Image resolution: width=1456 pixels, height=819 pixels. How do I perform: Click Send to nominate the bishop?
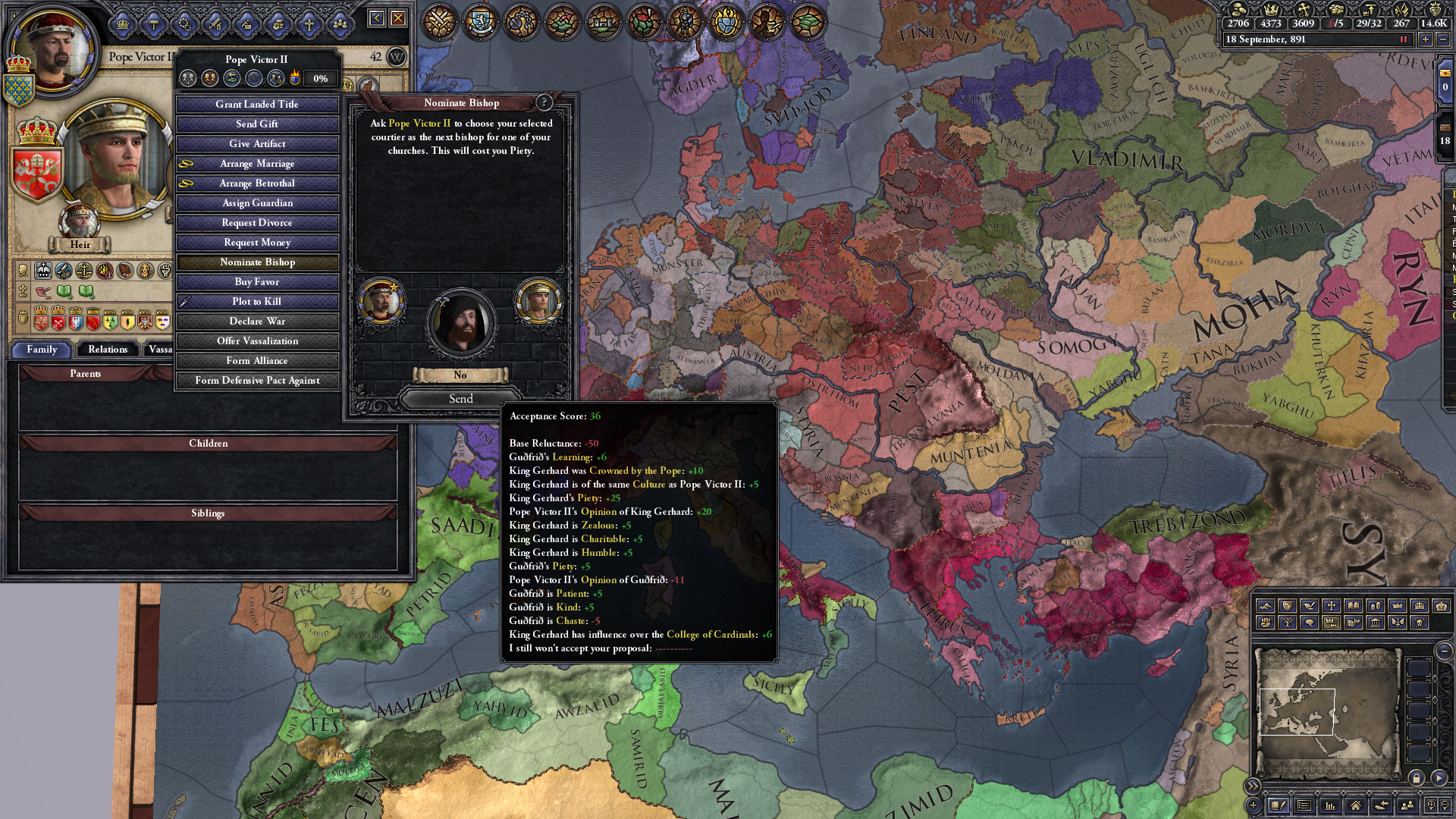(x=461, y=399)
